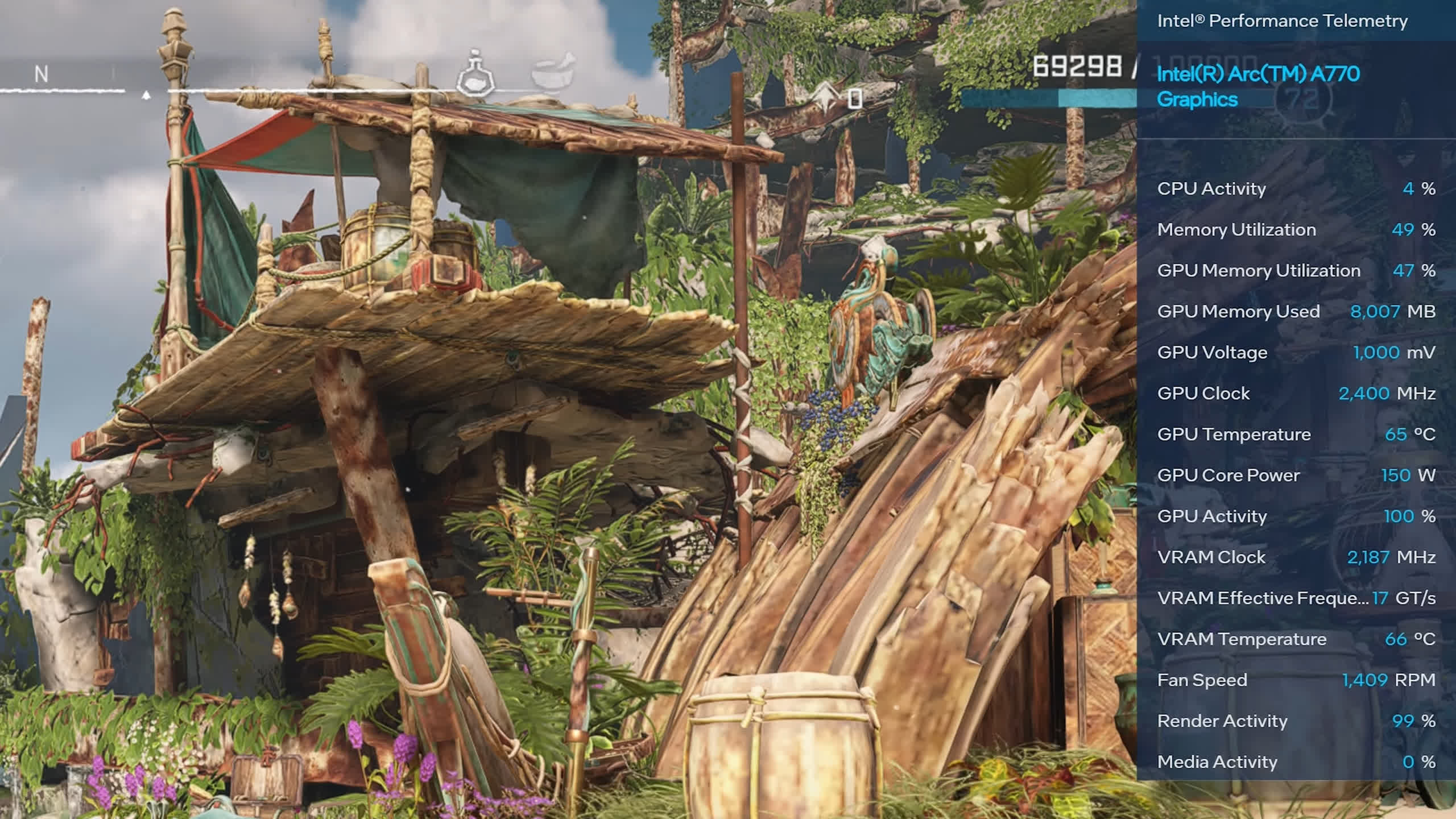Click the north N marker on the compass
The height and width of the screenshot is (819, 1456).
click(41, 75)
